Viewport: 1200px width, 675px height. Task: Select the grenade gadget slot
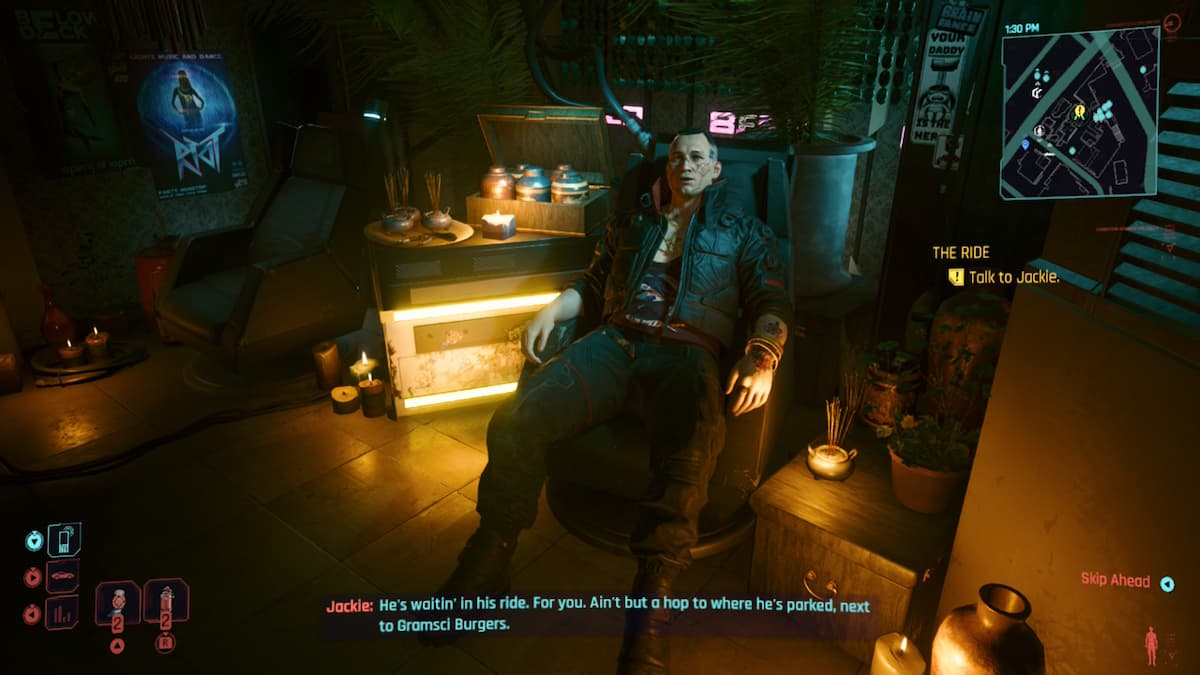tap(166, 602)
